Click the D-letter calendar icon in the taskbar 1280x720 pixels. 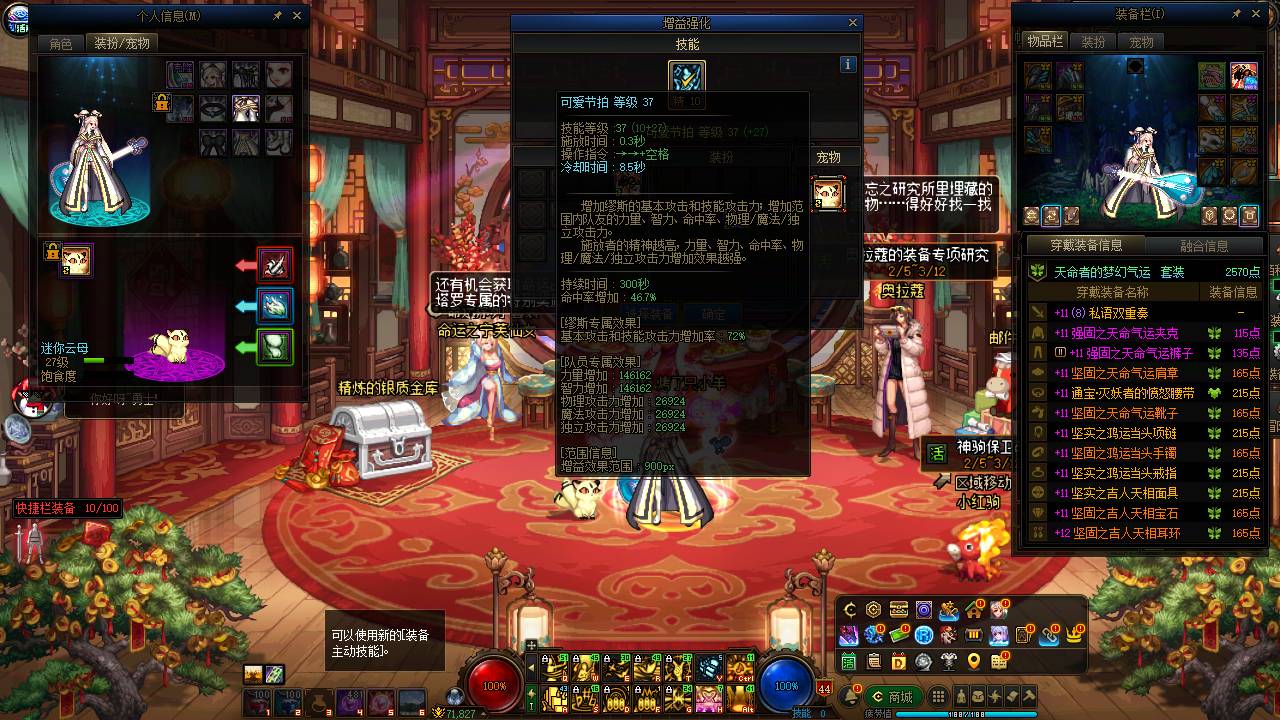(x=898, y=662)
